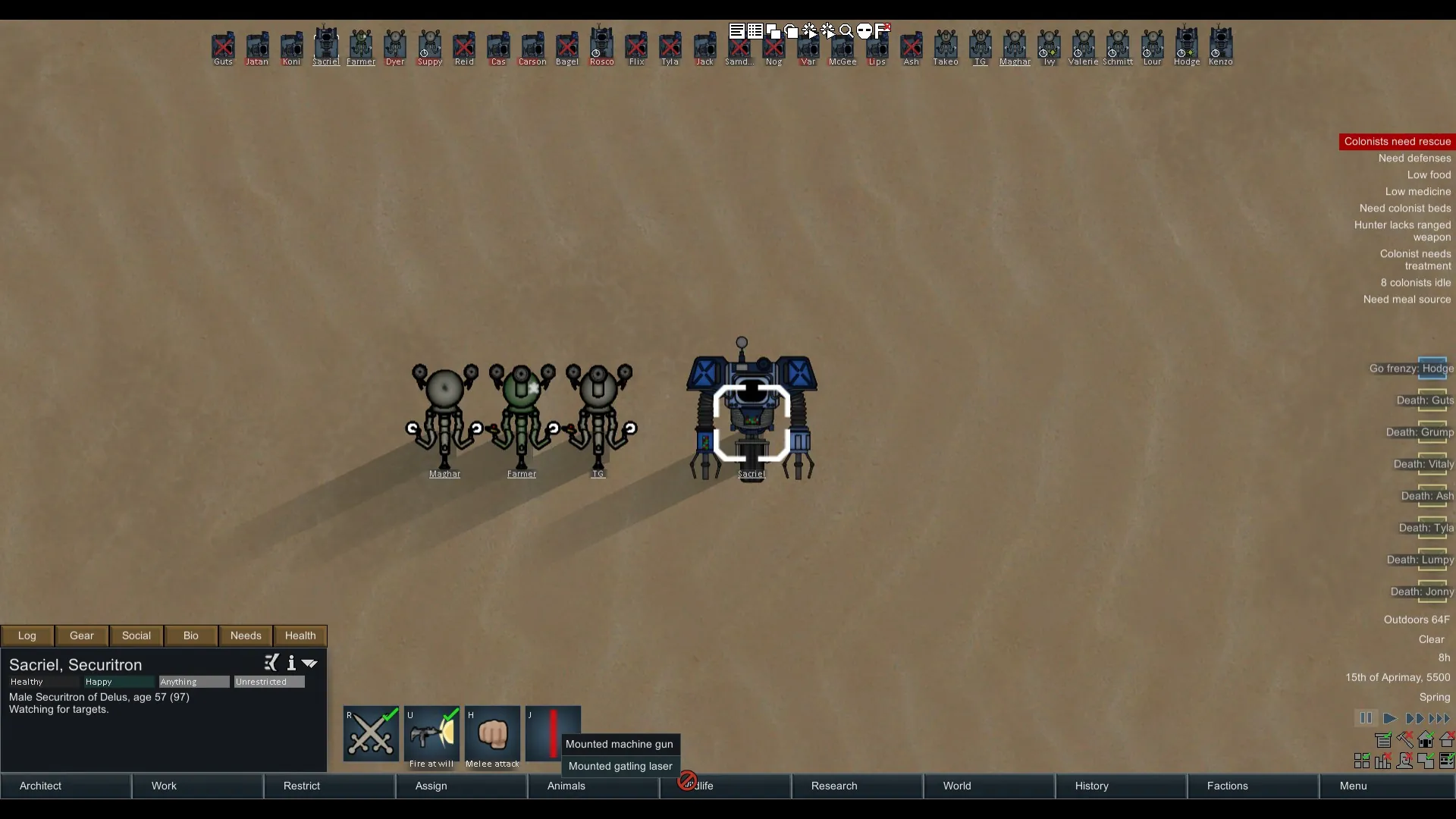
Task: Show the Needs tab
Action: click(x=246, y=635)
